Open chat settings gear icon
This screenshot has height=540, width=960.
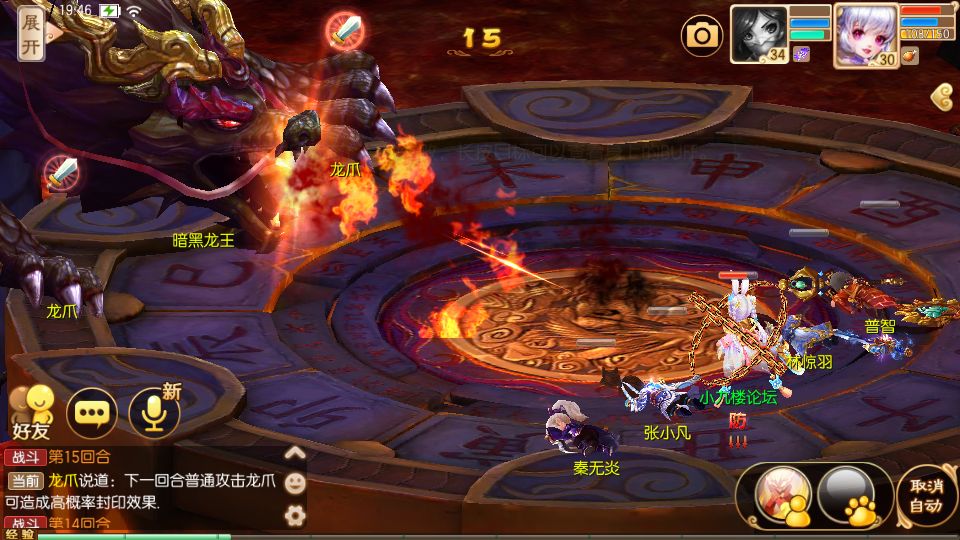(295, 515)
